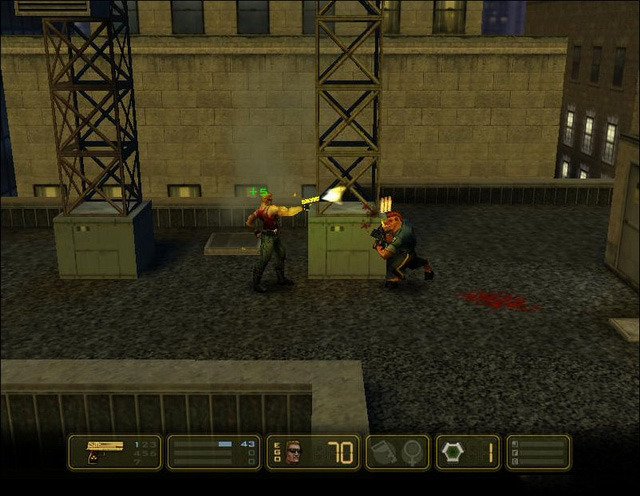640x496 pixels.
Task: Click the green hexagon nuke icon
Action: click(451, 453)
